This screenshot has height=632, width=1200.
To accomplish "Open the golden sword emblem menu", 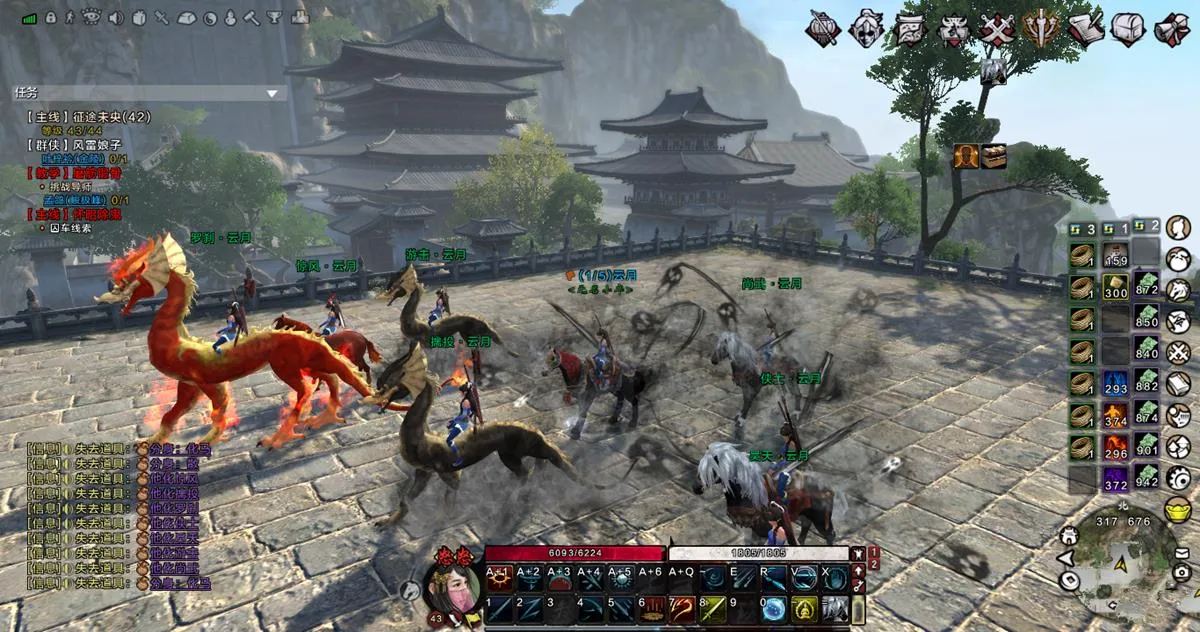I will (1041, 28).
